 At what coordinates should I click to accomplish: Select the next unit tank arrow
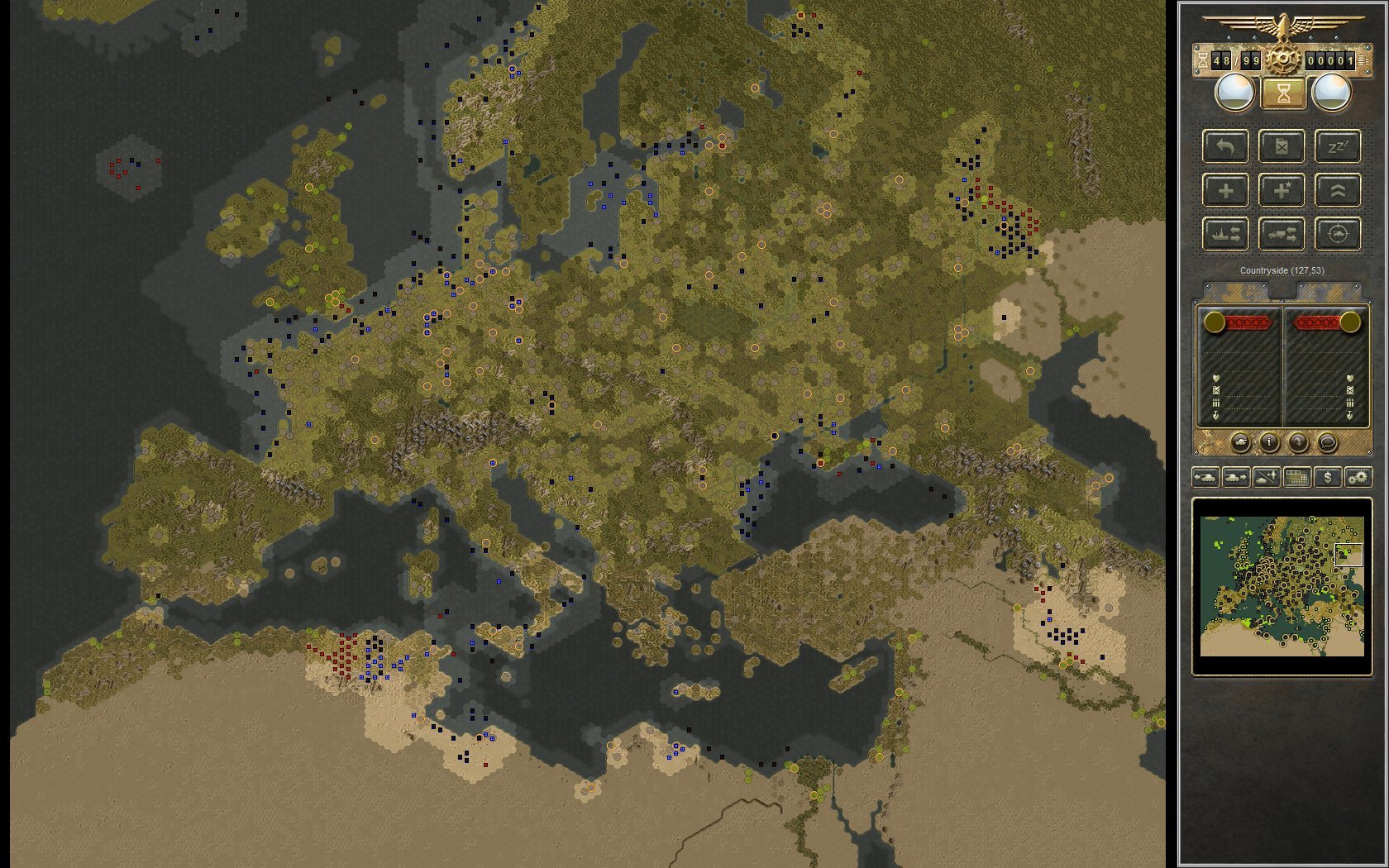[x=1235, y=477]
